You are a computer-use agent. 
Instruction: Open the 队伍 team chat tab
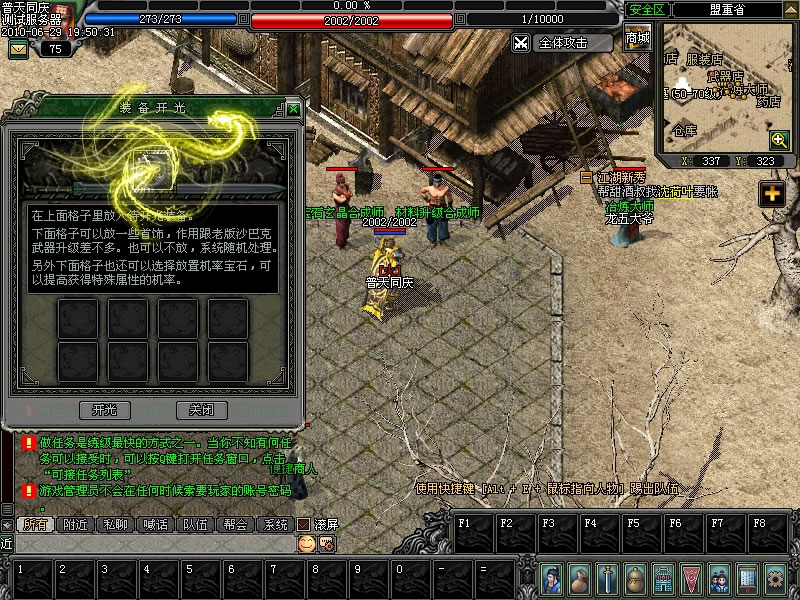pyautogui.click(x=195, y=524)
